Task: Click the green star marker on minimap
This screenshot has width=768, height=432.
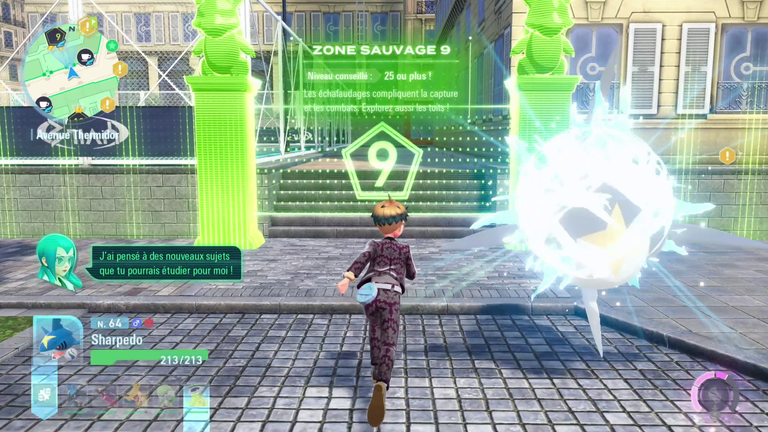Action: (x=112, y=46)
